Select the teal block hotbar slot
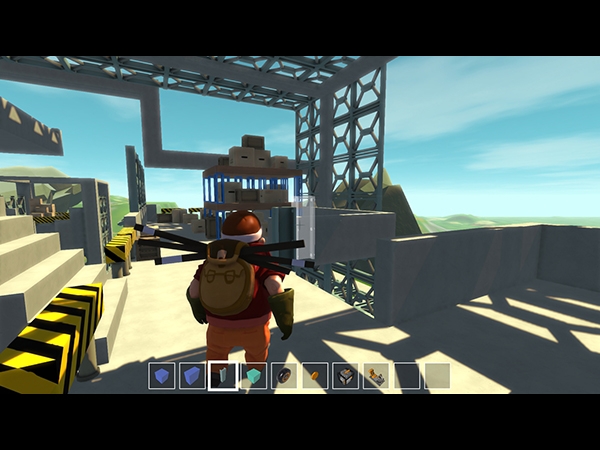Screen dimensions: 600x450 (x=254, y=376)
